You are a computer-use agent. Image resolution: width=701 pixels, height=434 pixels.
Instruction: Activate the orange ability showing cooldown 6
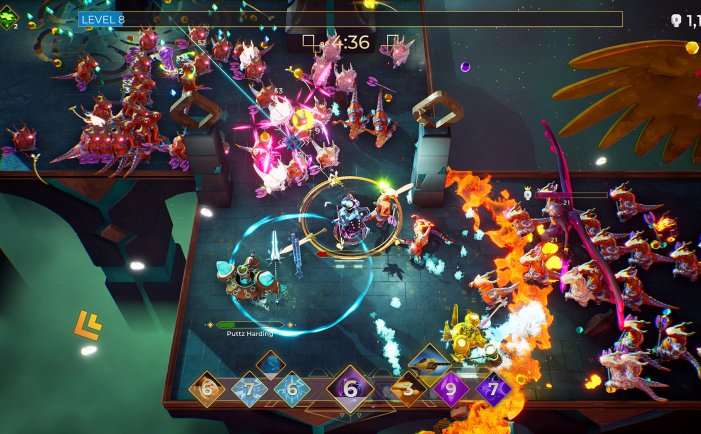207,390
